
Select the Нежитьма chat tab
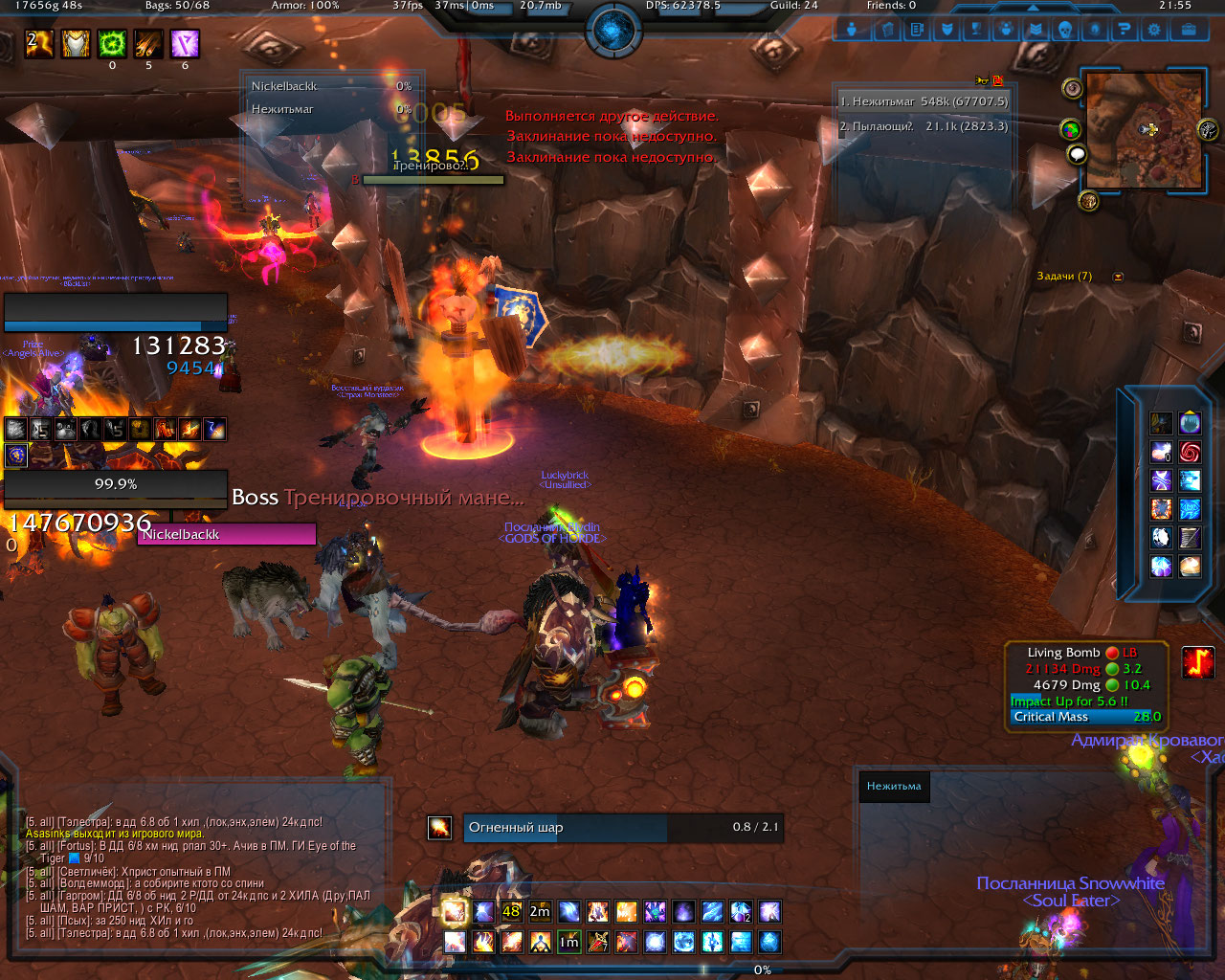tap(894, 787)
